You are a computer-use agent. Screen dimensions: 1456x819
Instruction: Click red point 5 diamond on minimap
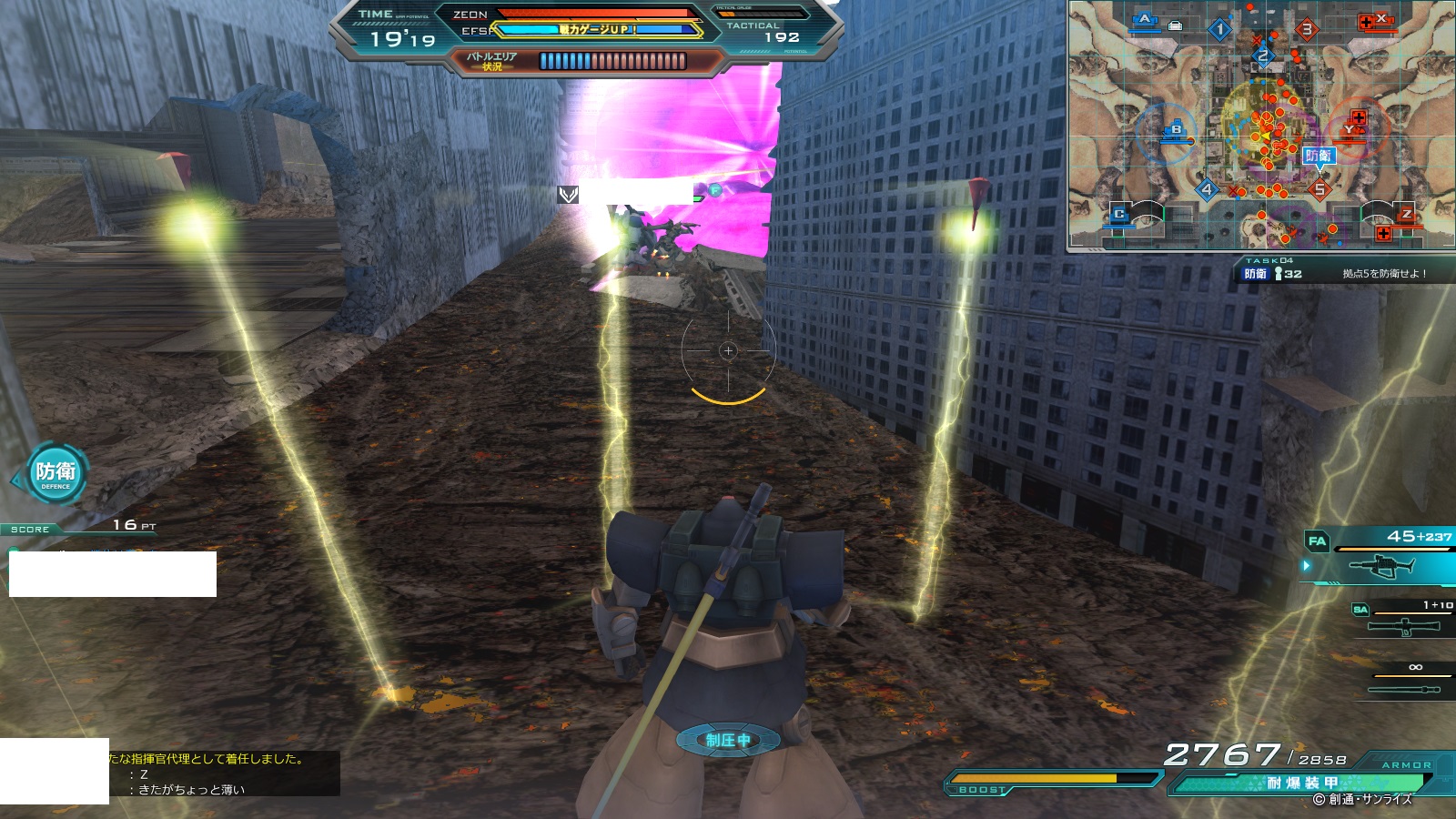(1319, 190)
